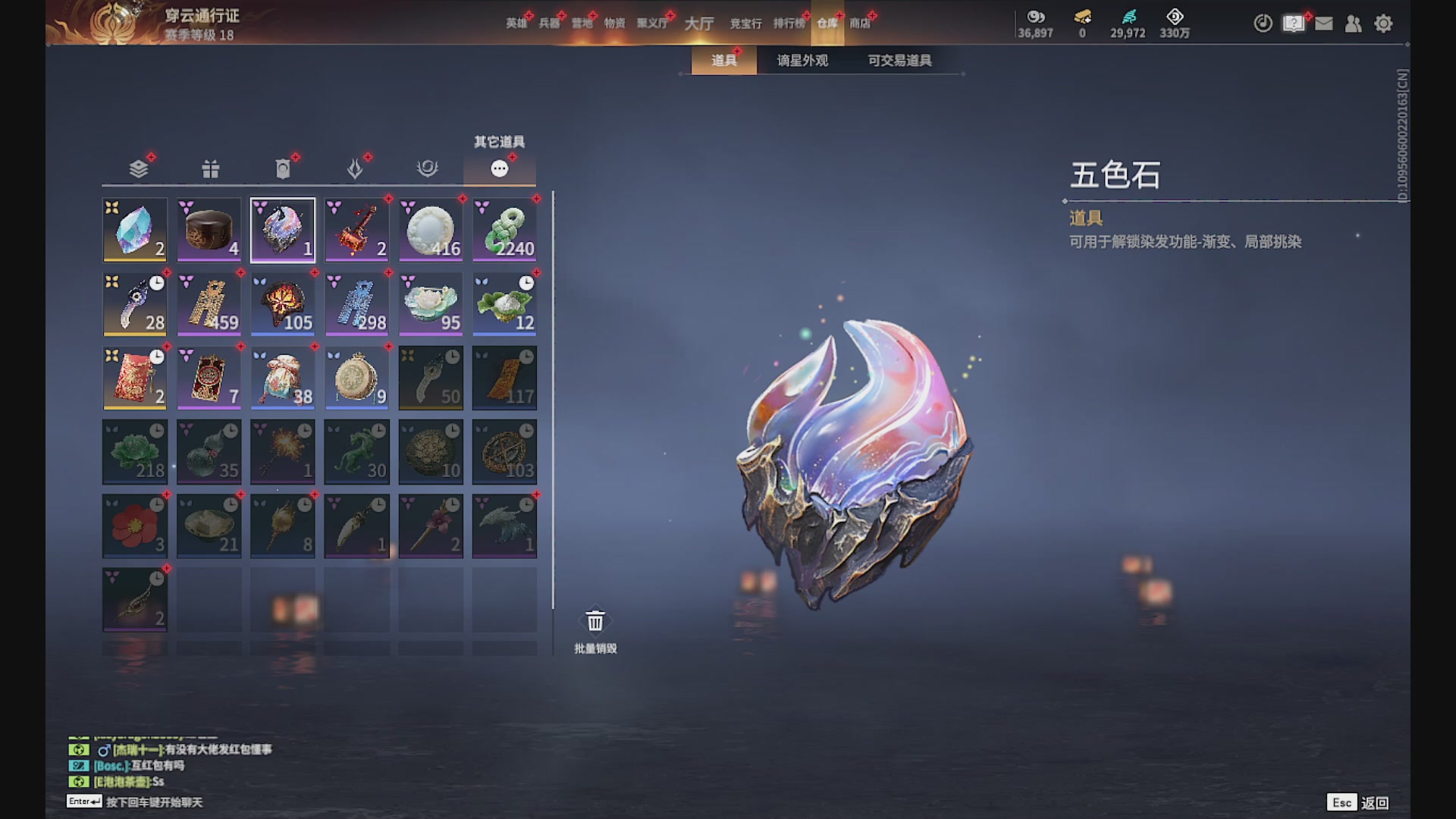
Task: Select the 五色石 item thumbnail
Action: (x=282, y=229)
